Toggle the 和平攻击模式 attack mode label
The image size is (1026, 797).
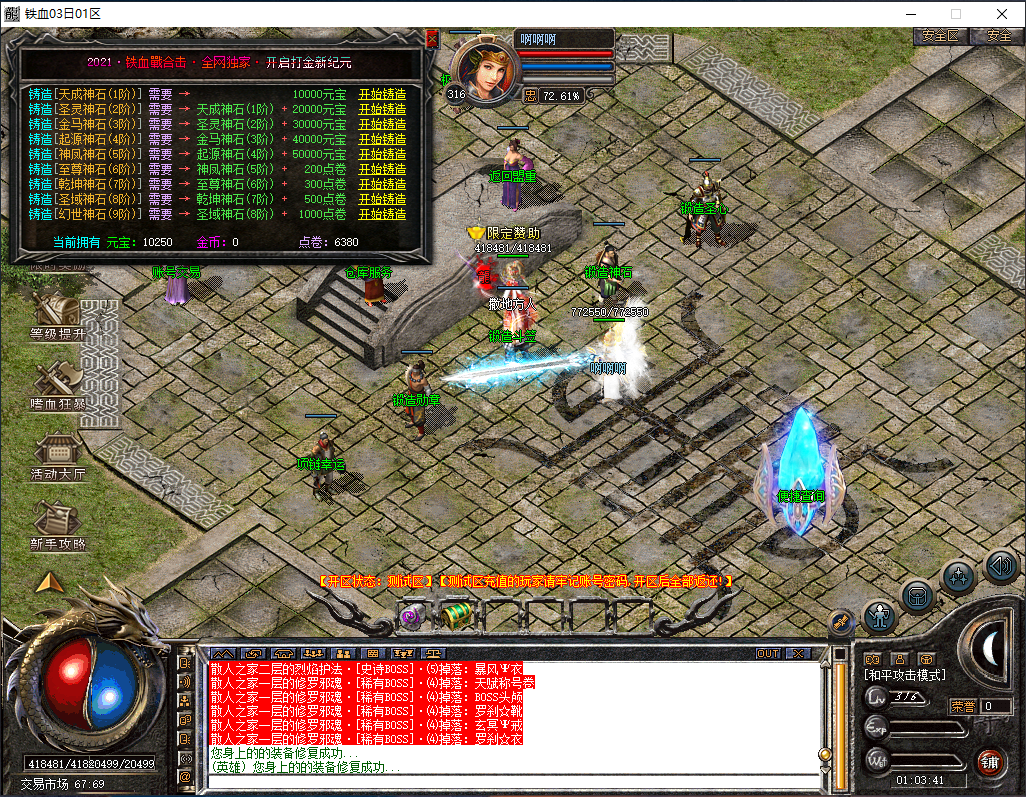906,676
